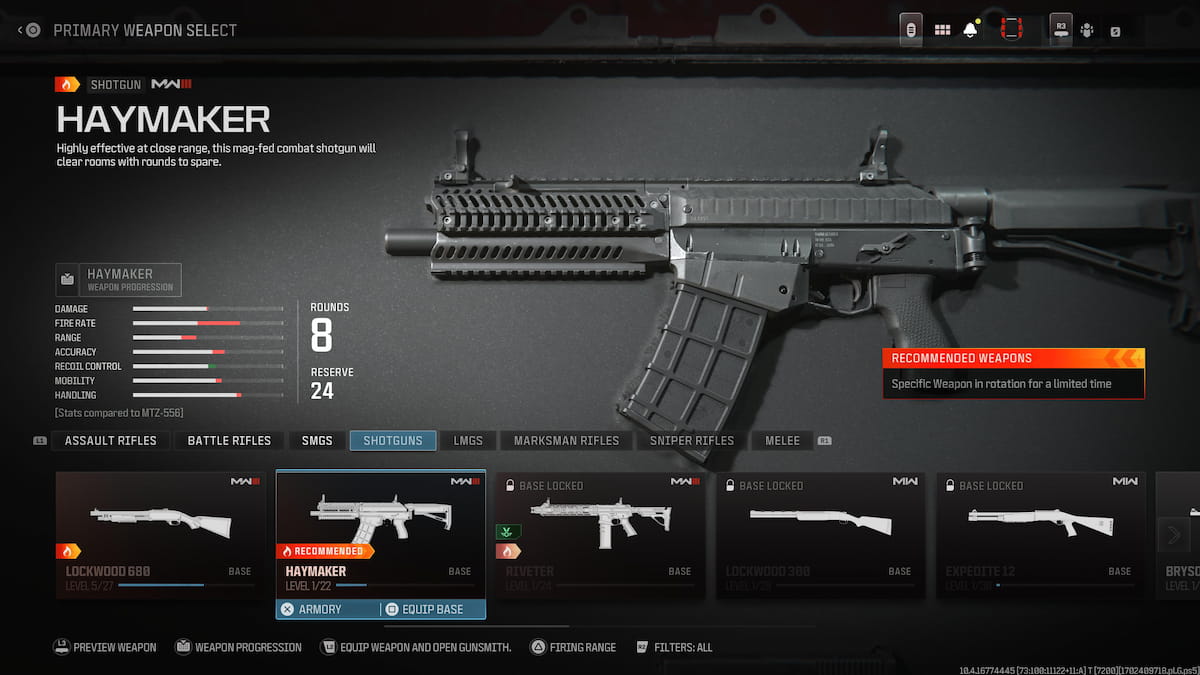Equip the base Haymaker
This screenshot has height=675, width=1200.
point(432,609)
